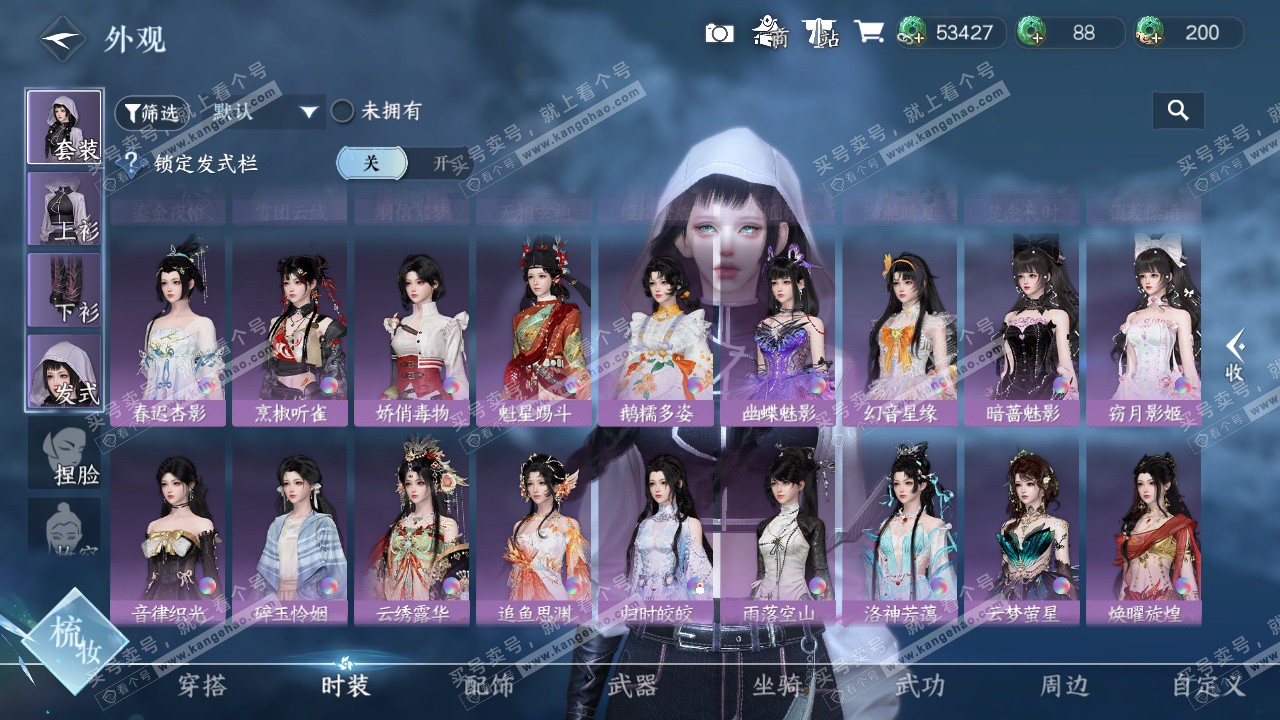
Task: Open the 发式 hairstyle category
Action: coord(64,371)
